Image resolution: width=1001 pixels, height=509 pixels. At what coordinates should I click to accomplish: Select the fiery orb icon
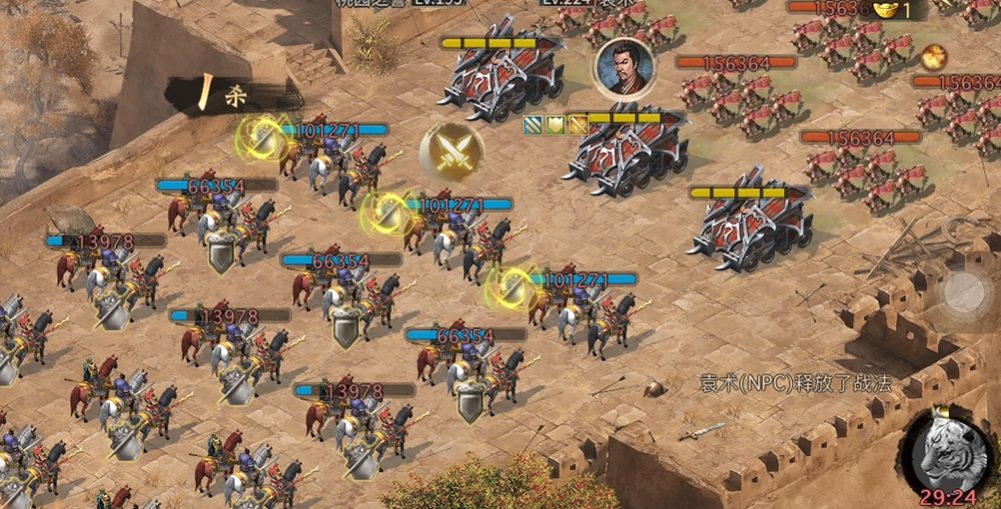coord(934,56)
